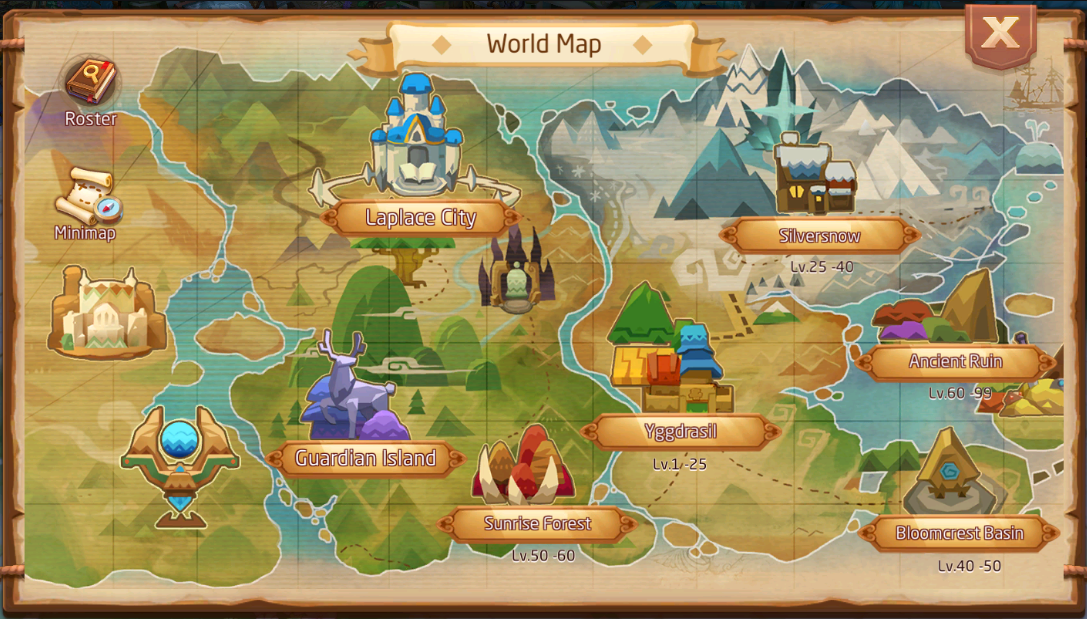
Task: Select Guardian Island on the map
Action: tap(366, 459)
